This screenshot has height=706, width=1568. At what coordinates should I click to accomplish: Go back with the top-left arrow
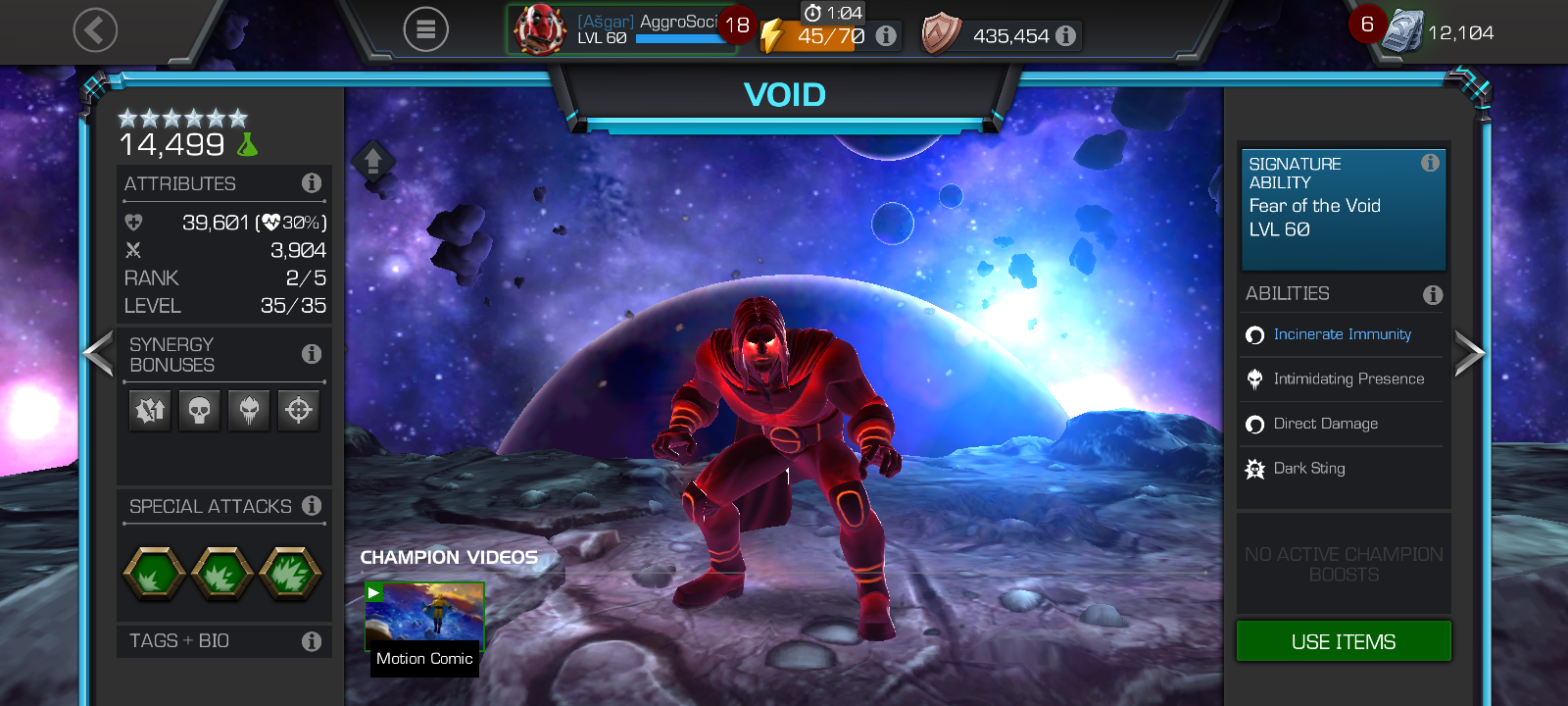[x=95, y=30]
